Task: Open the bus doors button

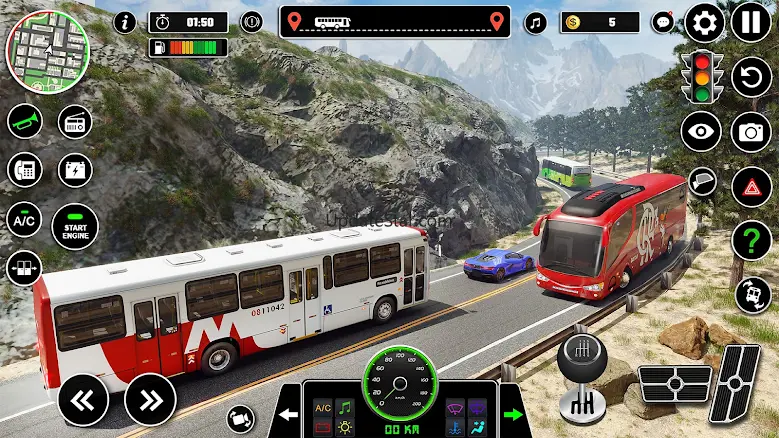Action: click(24, 267)
